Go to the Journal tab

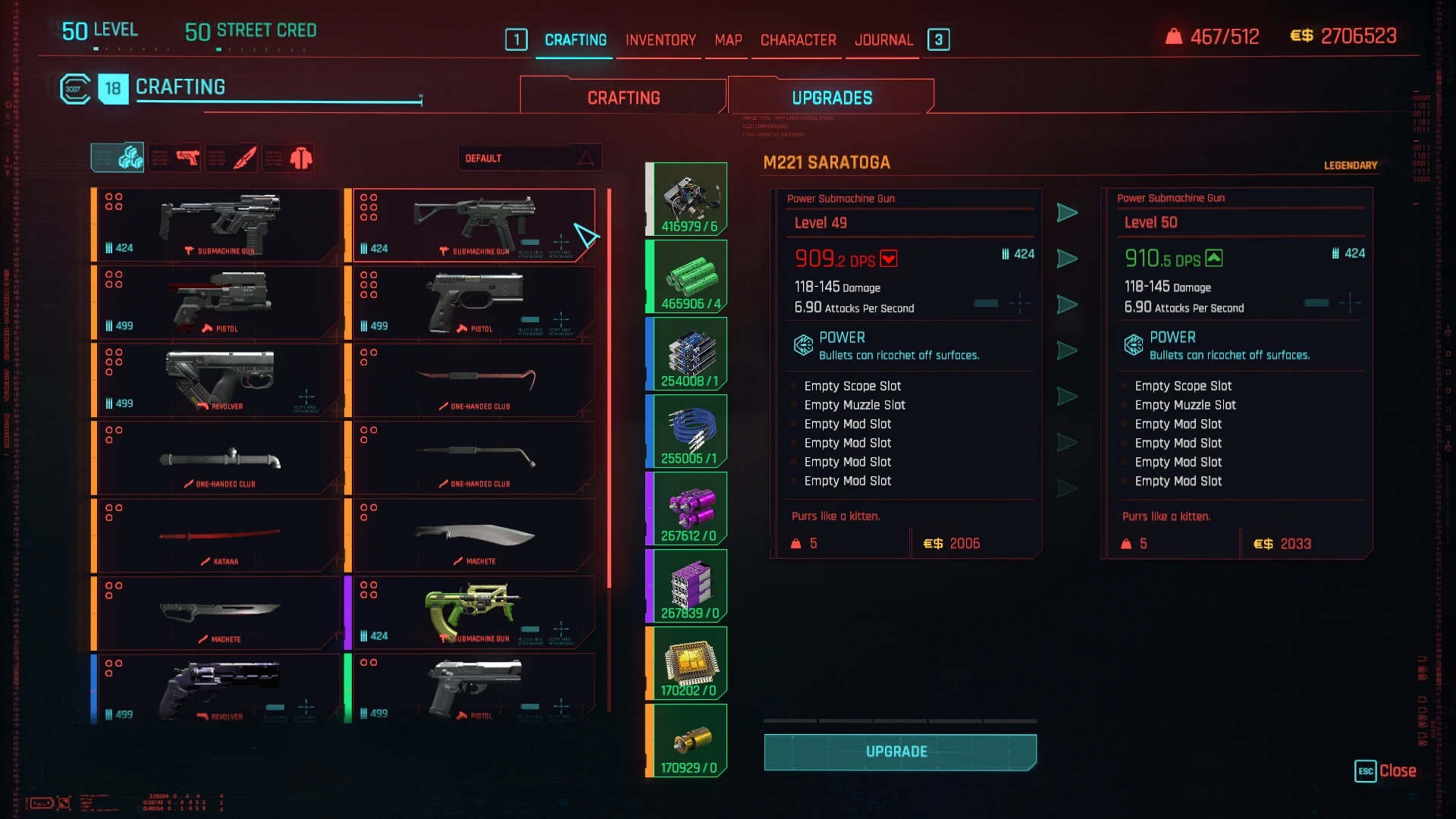(883, 39)
